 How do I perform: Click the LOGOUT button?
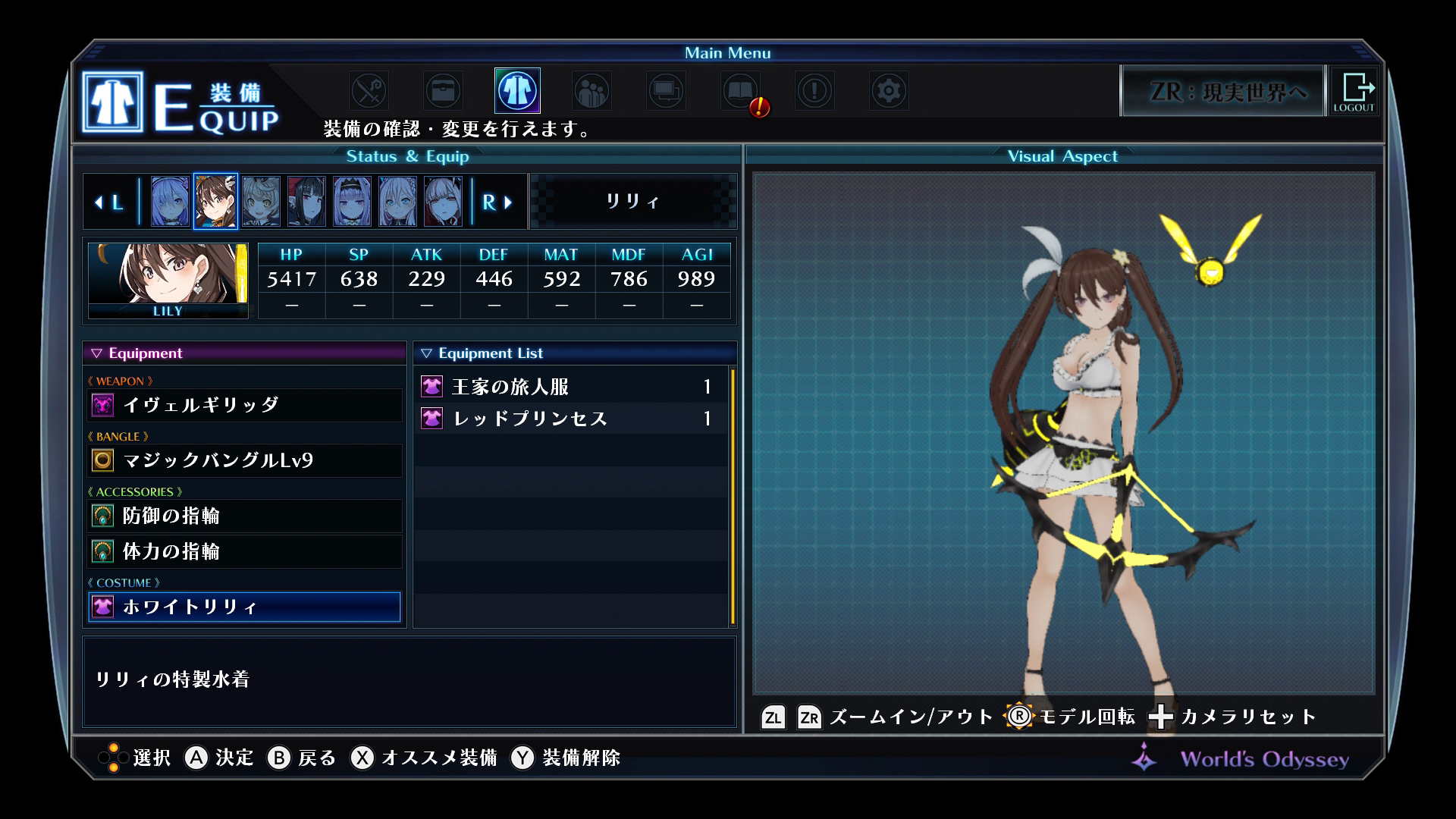1354,91
